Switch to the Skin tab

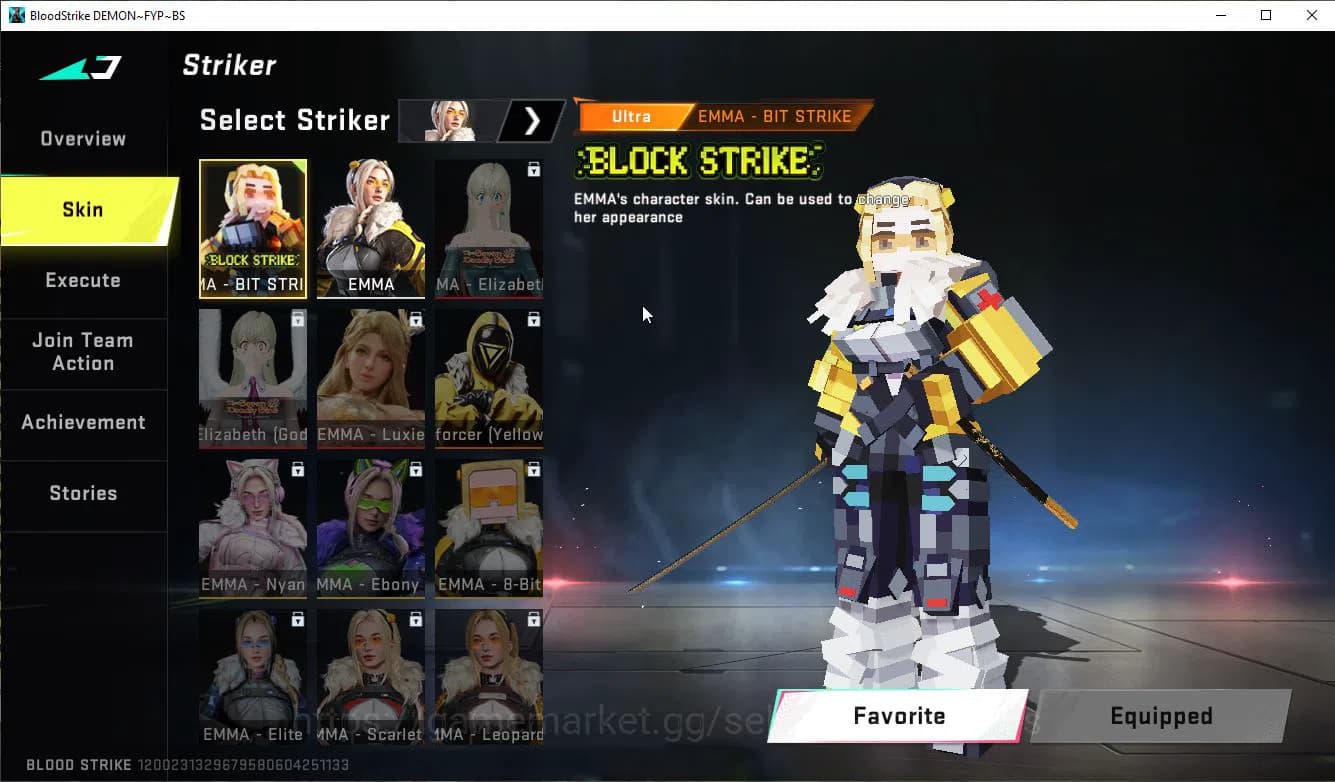pos(81,210)
